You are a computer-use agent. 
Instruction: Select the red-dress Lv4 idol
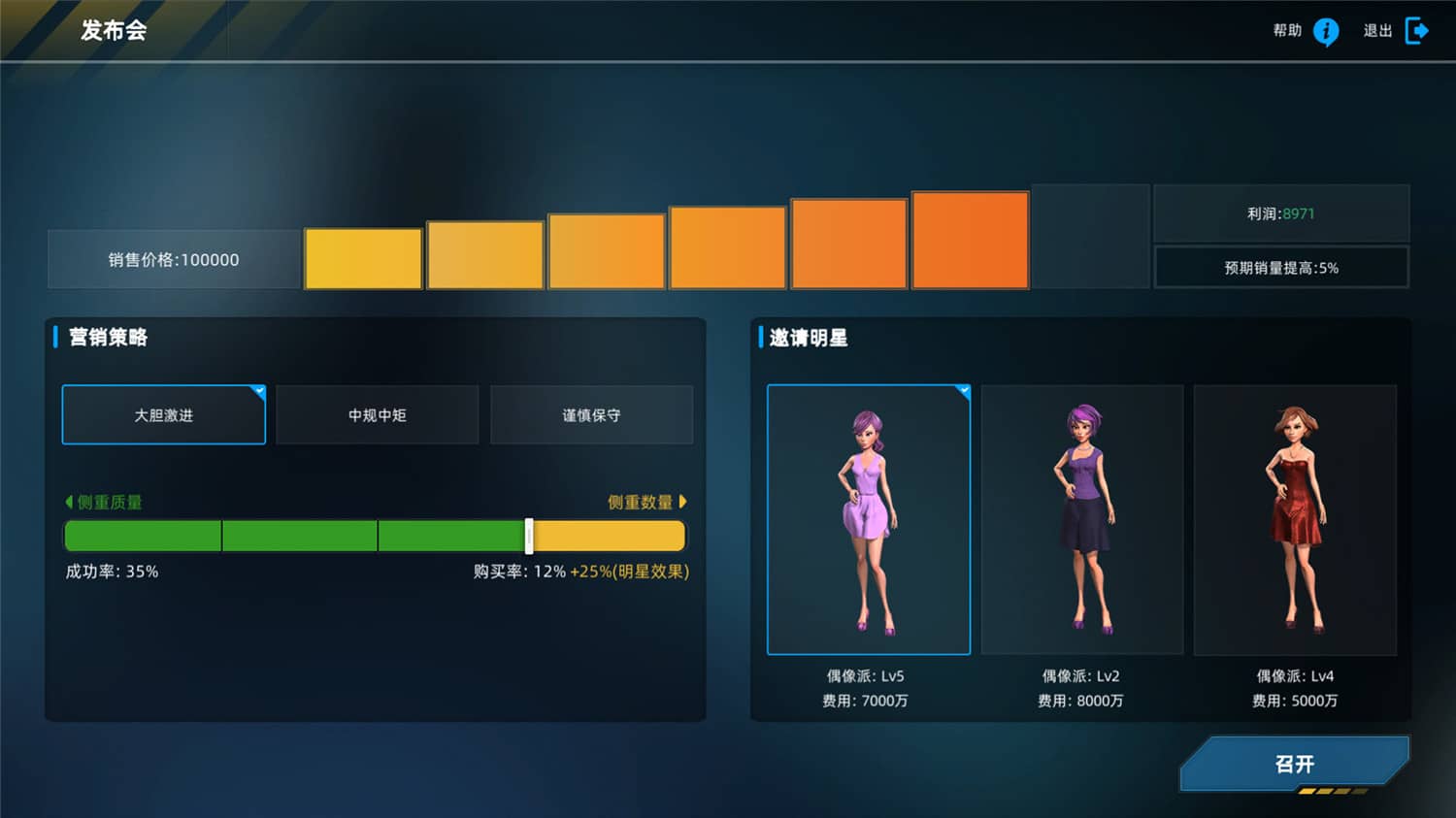click(1295, 519)
